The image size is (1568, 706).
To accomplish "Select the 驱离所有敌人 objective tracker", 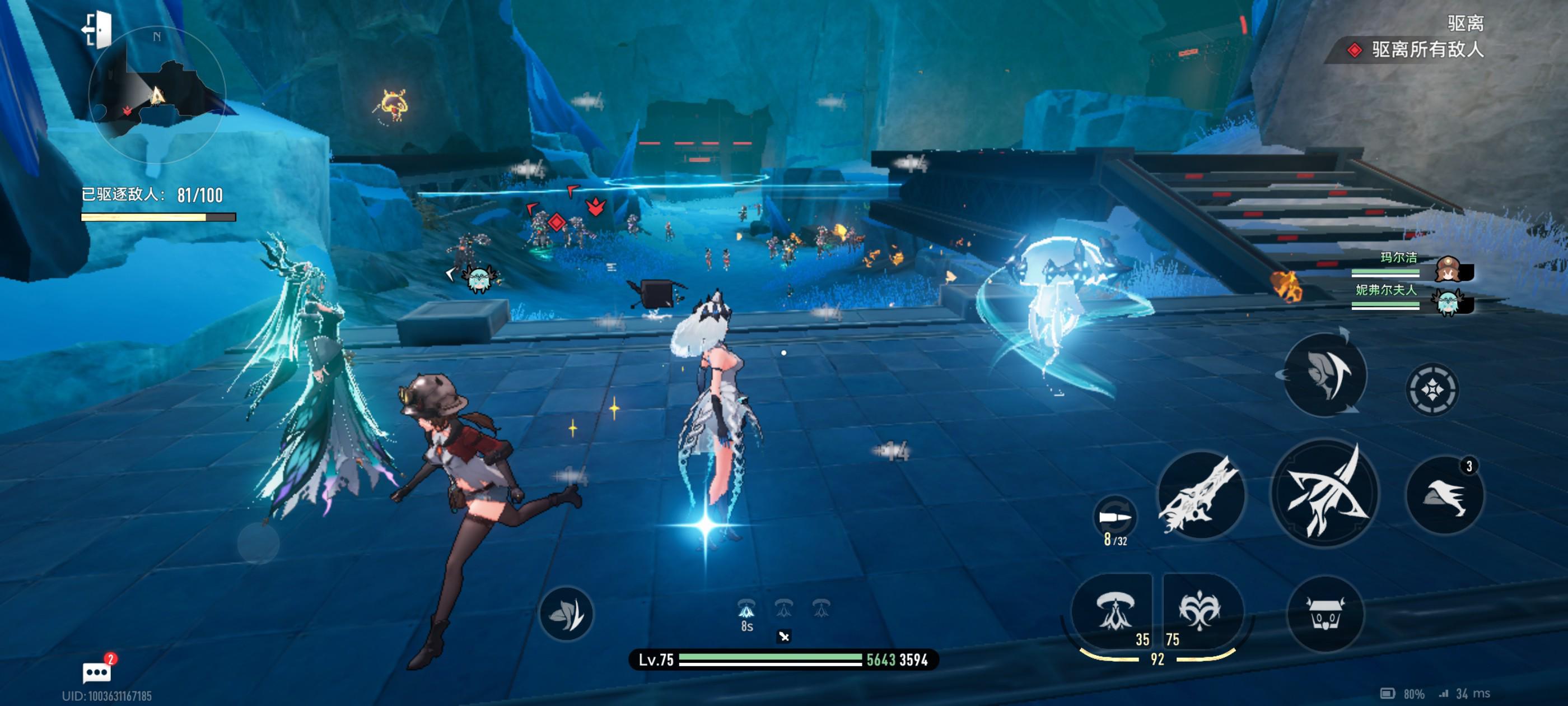I will pyautogui.click(x=1418, y=50).
